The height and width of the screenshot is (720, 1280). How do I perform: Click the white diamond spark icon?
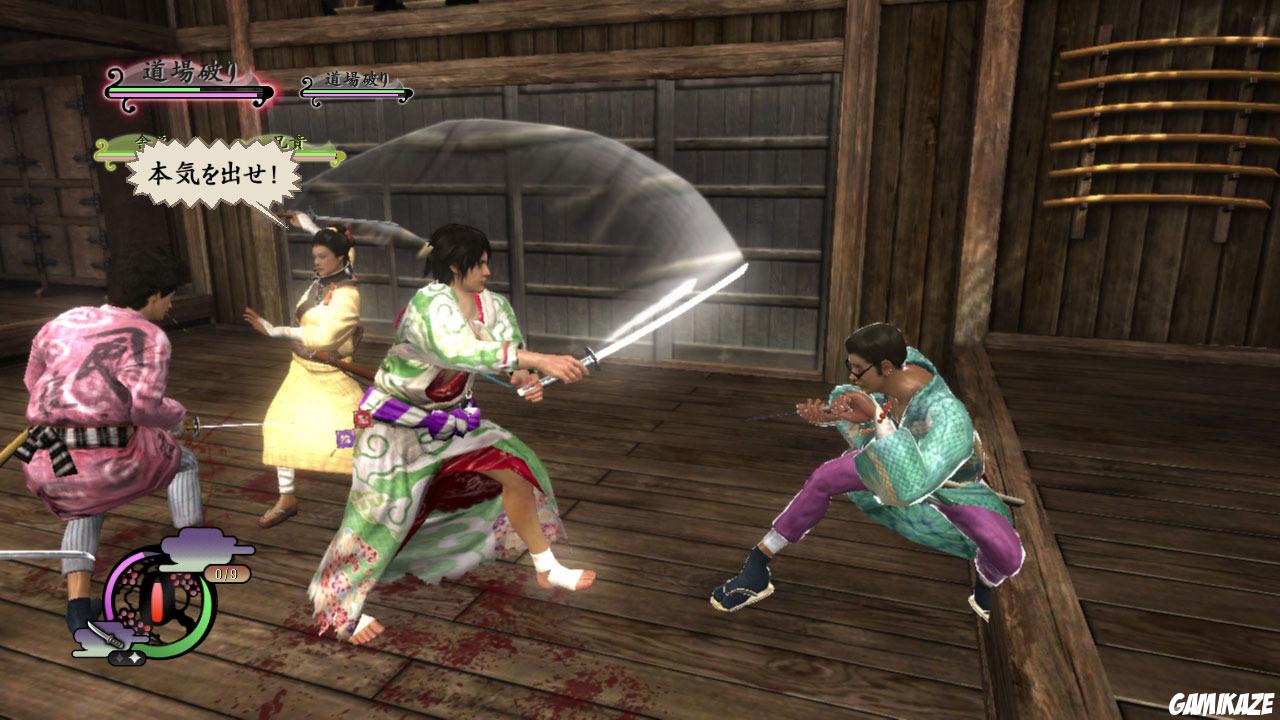click(x=135, y=657)
